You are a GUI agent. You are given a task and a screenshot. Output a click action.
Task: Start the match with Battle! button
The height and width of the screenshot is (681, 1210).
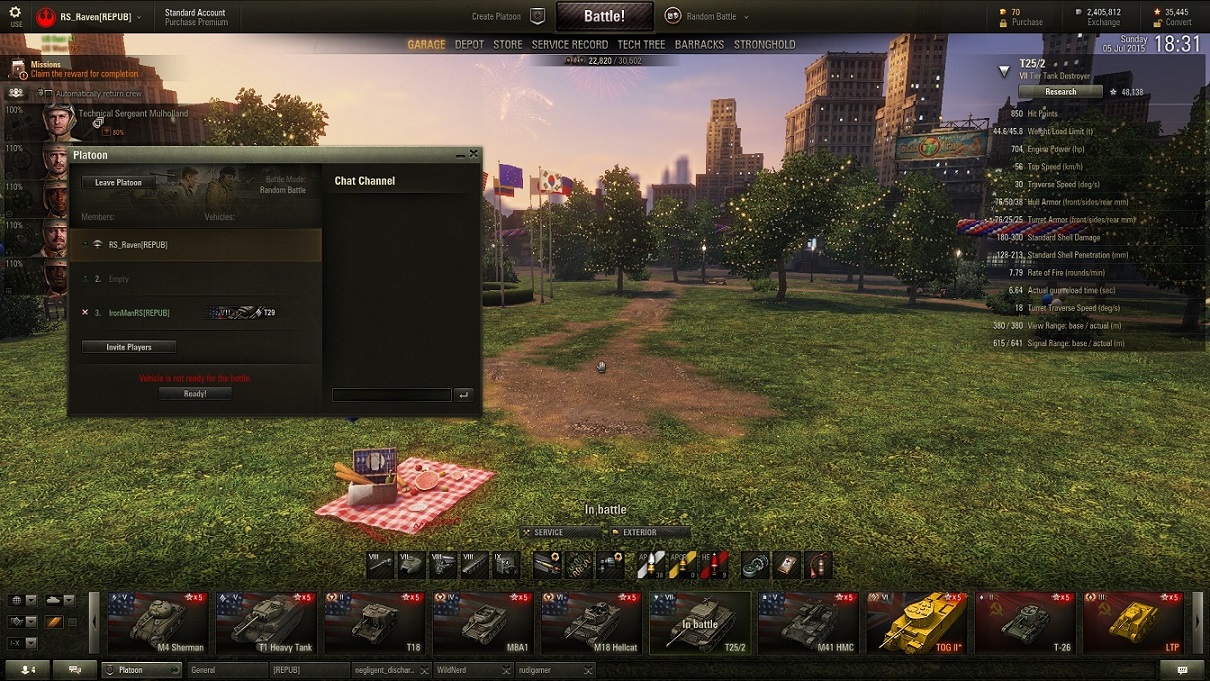tap(604, 16)
